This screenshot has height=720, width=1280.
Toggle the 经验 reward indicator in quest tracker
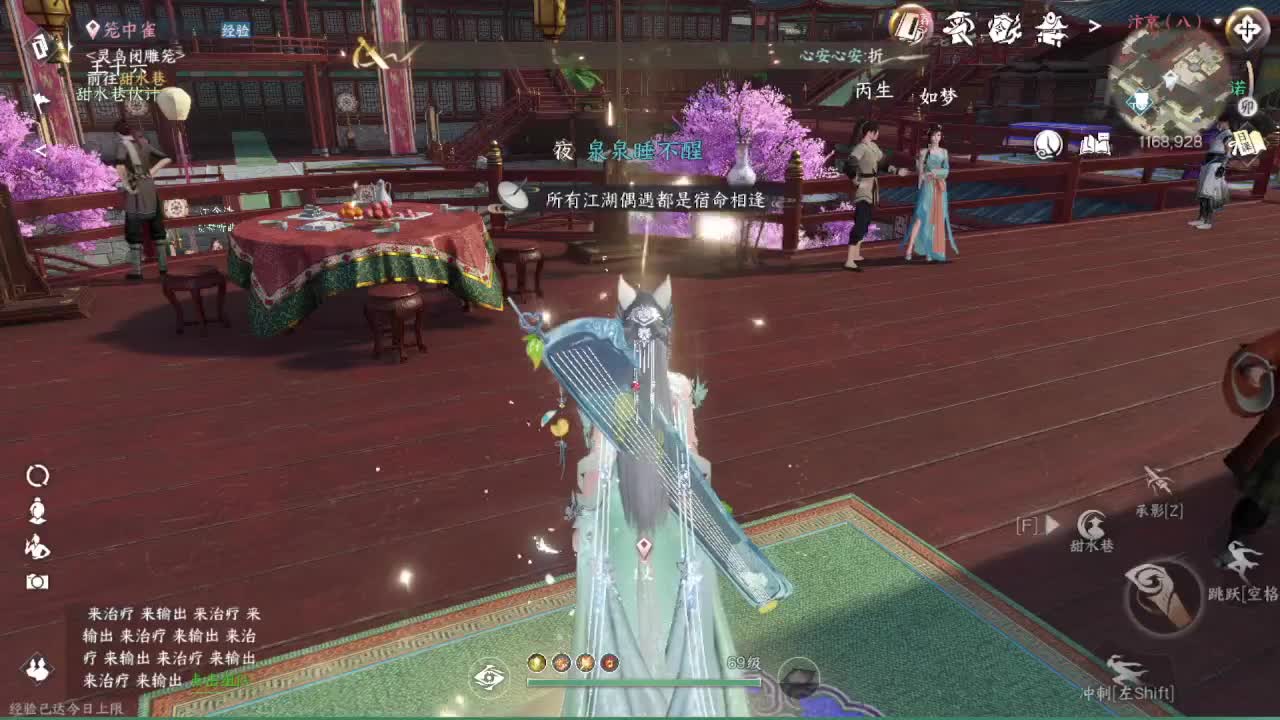pyautogui.click(x=237, y=29)
